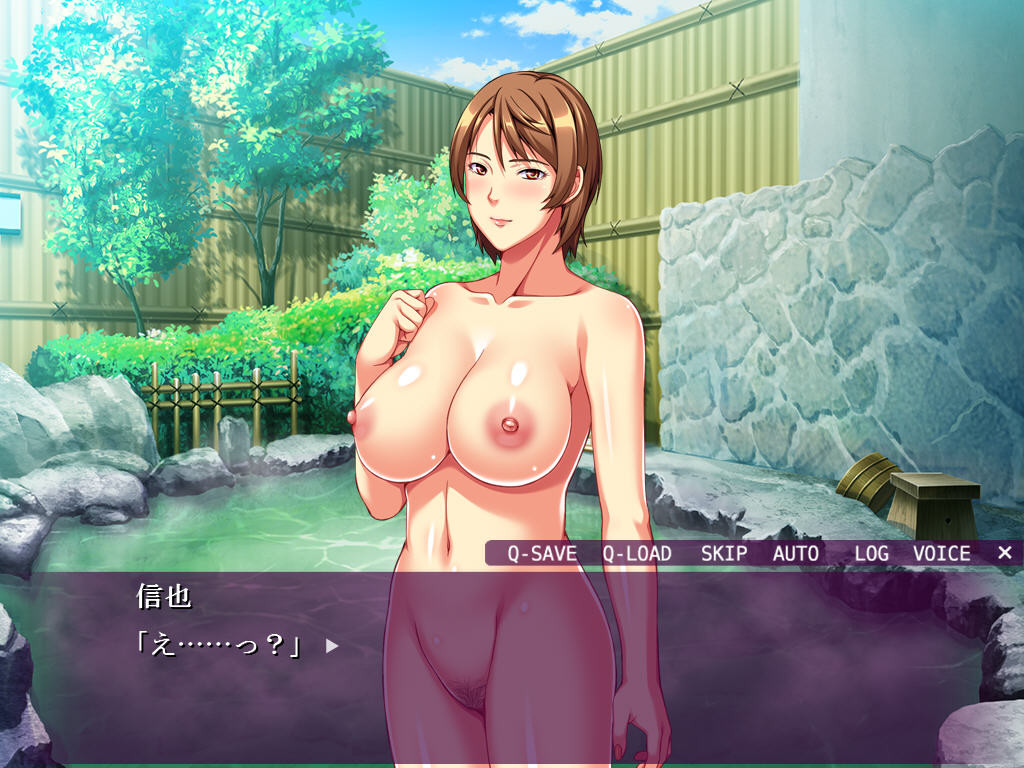Hide the message window with X
The image size is (1024, 768).
1005,552
